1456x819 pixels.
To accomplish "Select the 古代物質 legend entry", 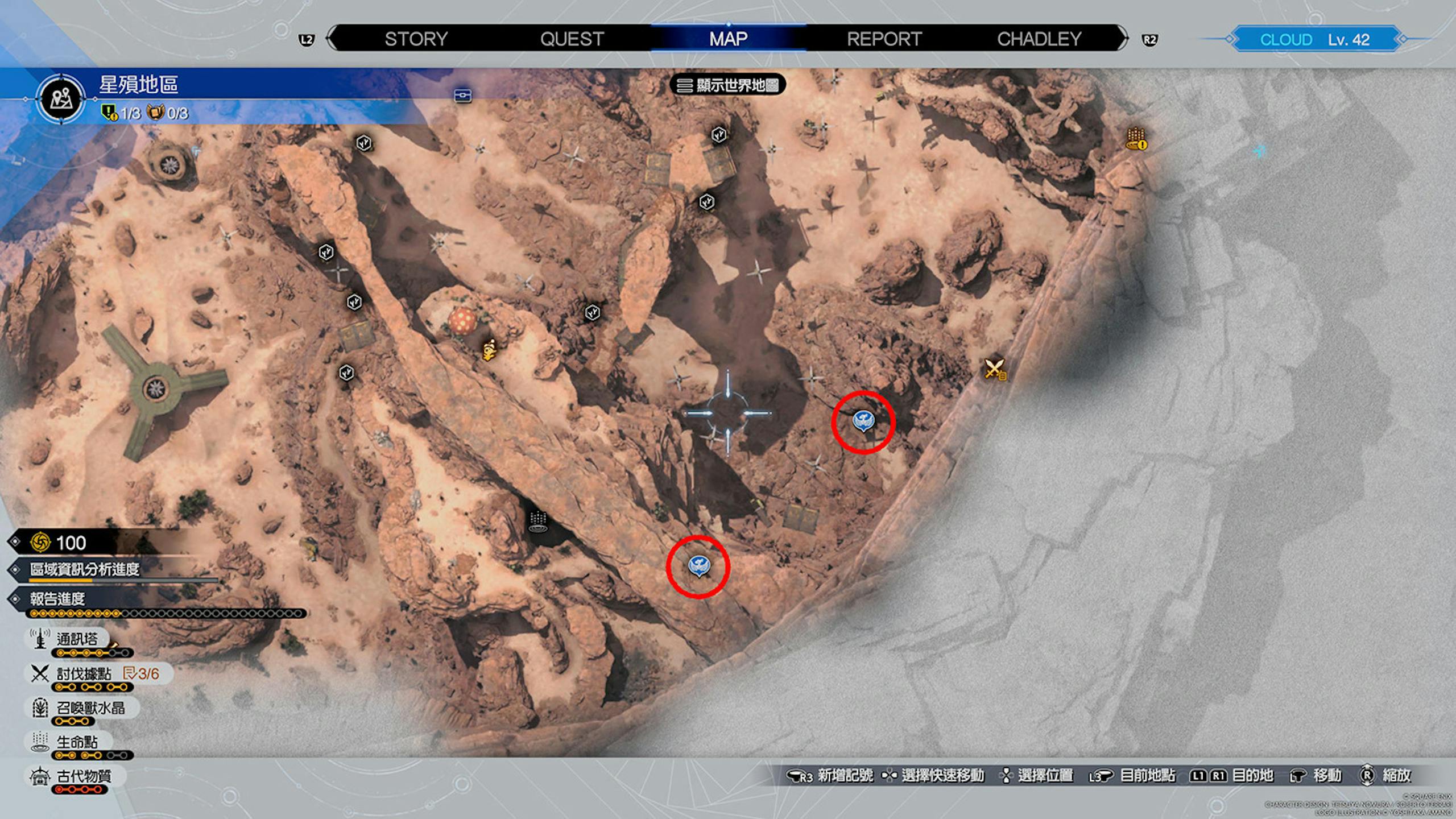I will click(84, 776).
